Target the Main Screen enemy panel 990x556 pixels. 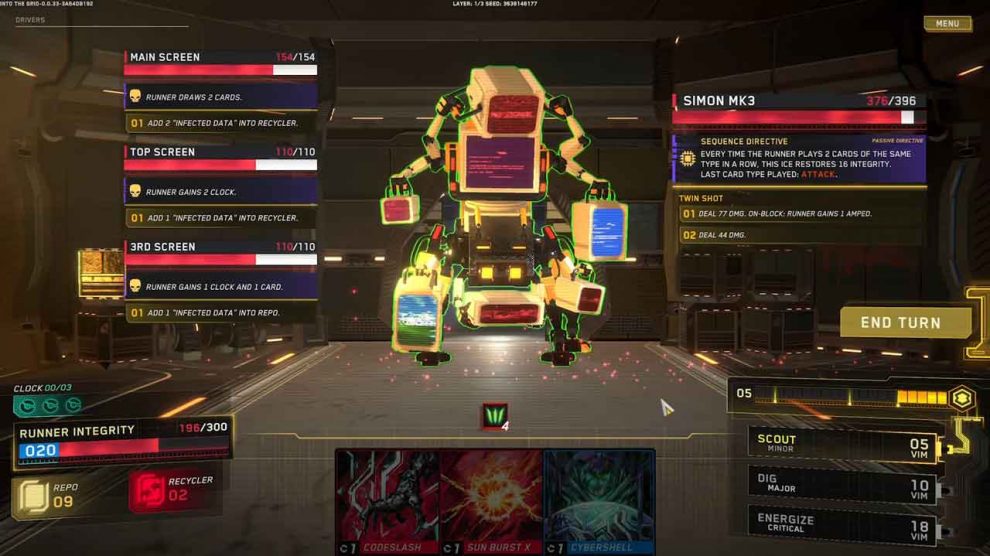tap(220, 63)
